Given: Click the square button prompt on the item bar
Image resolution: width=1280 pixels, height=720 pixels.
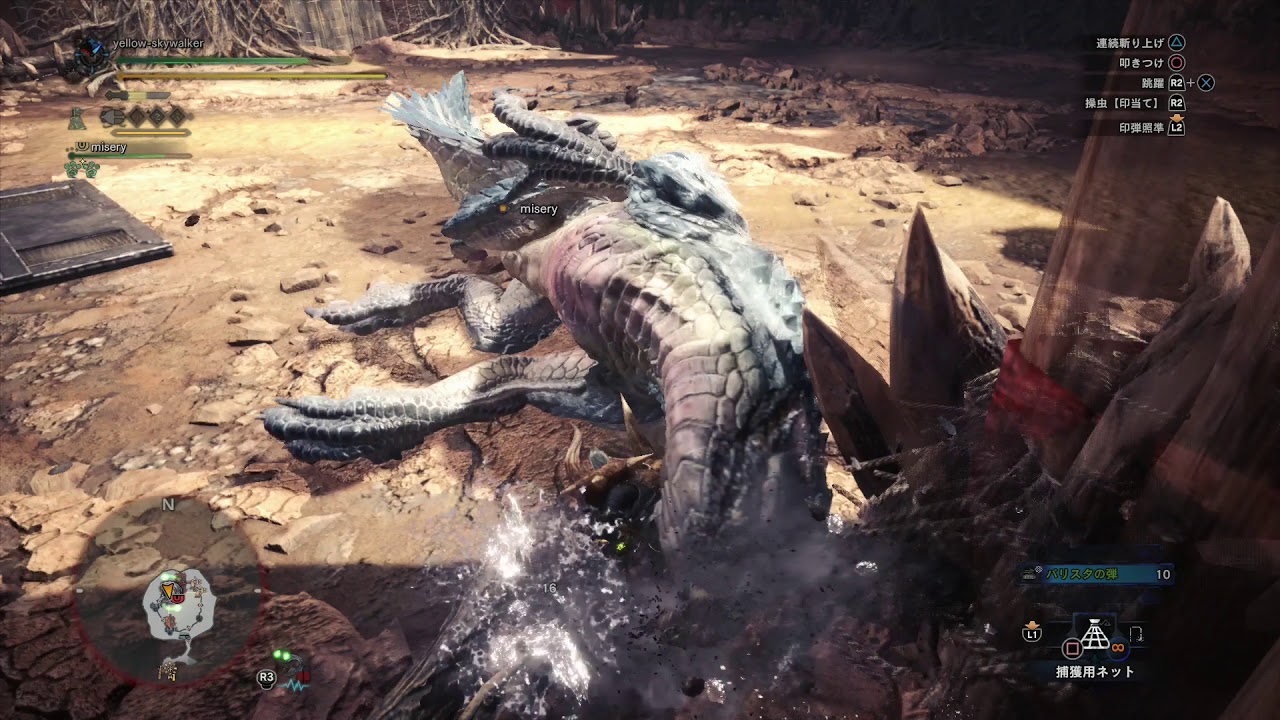Looking at the screenshot, I should pos(1073,649).
